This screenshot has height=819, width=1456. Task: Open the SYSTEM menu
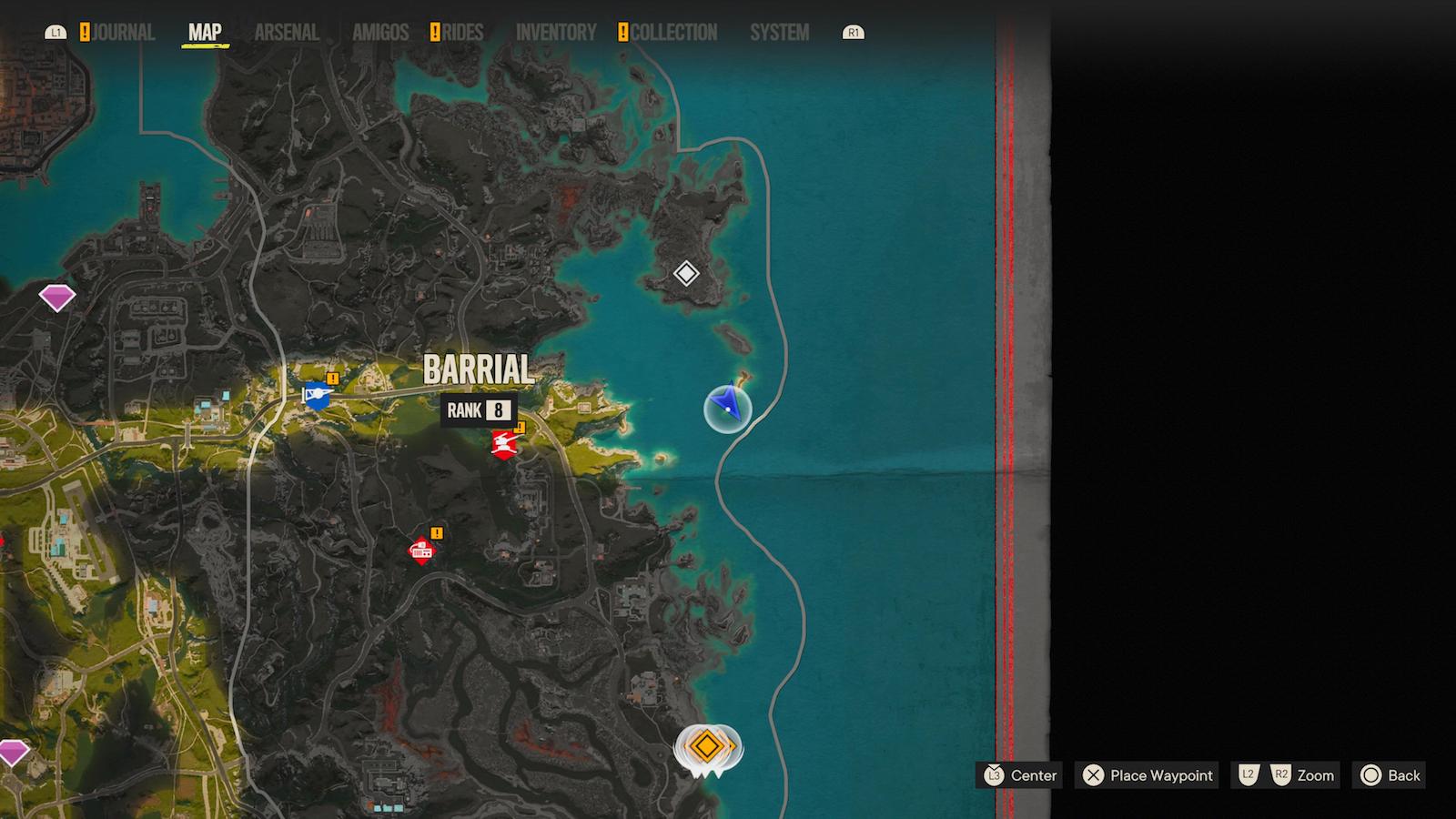(779, 30)
